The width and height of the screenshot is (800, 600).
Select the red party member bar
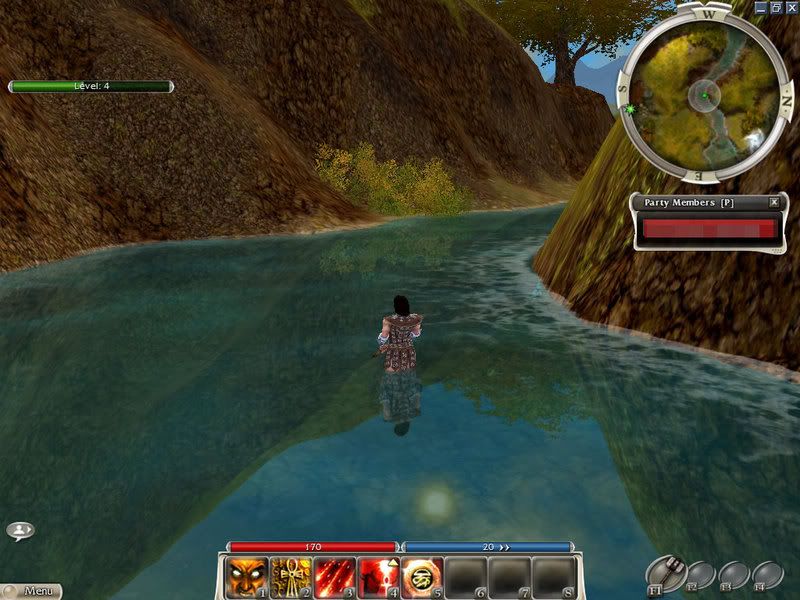pyautogui.click(x=709, y=229)
